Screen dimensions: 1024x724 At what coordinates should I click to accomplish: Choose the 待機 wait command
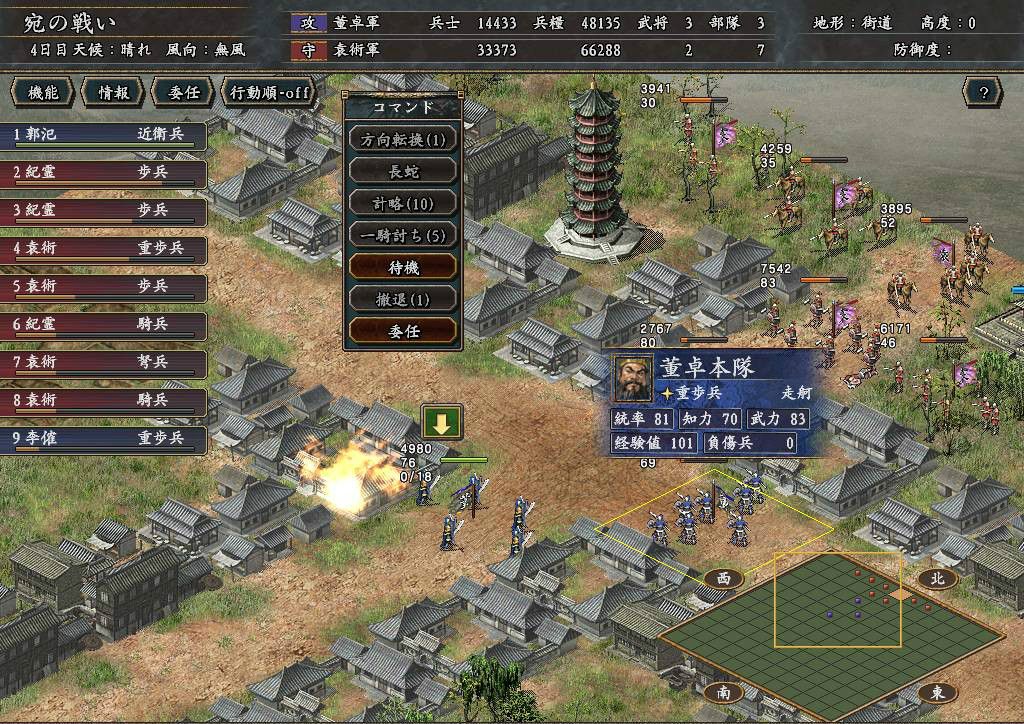403,267
